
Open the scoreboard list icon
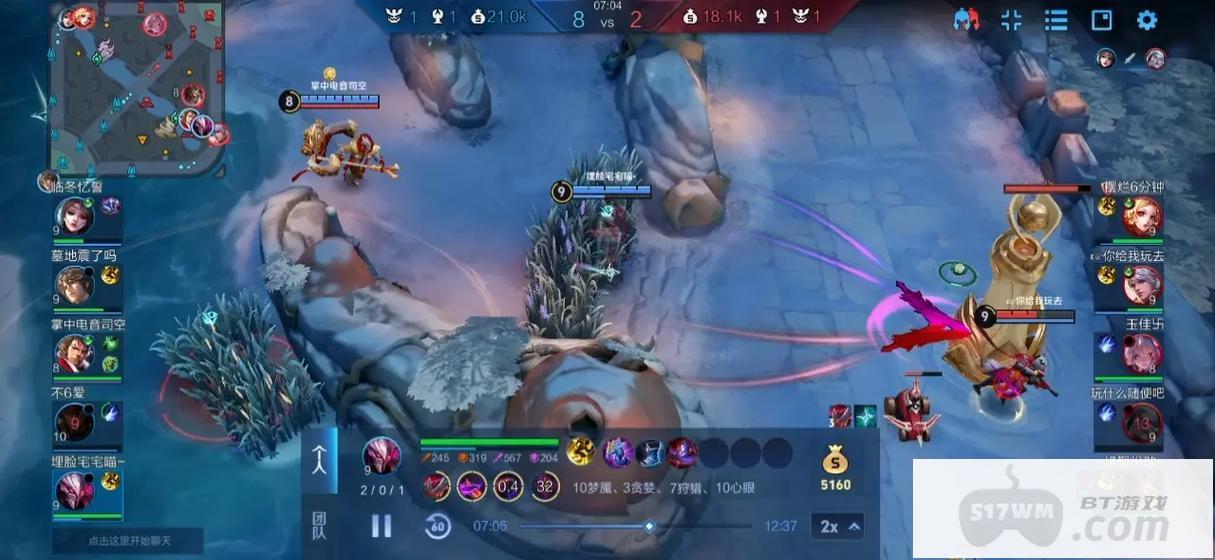click(x=1056, y=20)
